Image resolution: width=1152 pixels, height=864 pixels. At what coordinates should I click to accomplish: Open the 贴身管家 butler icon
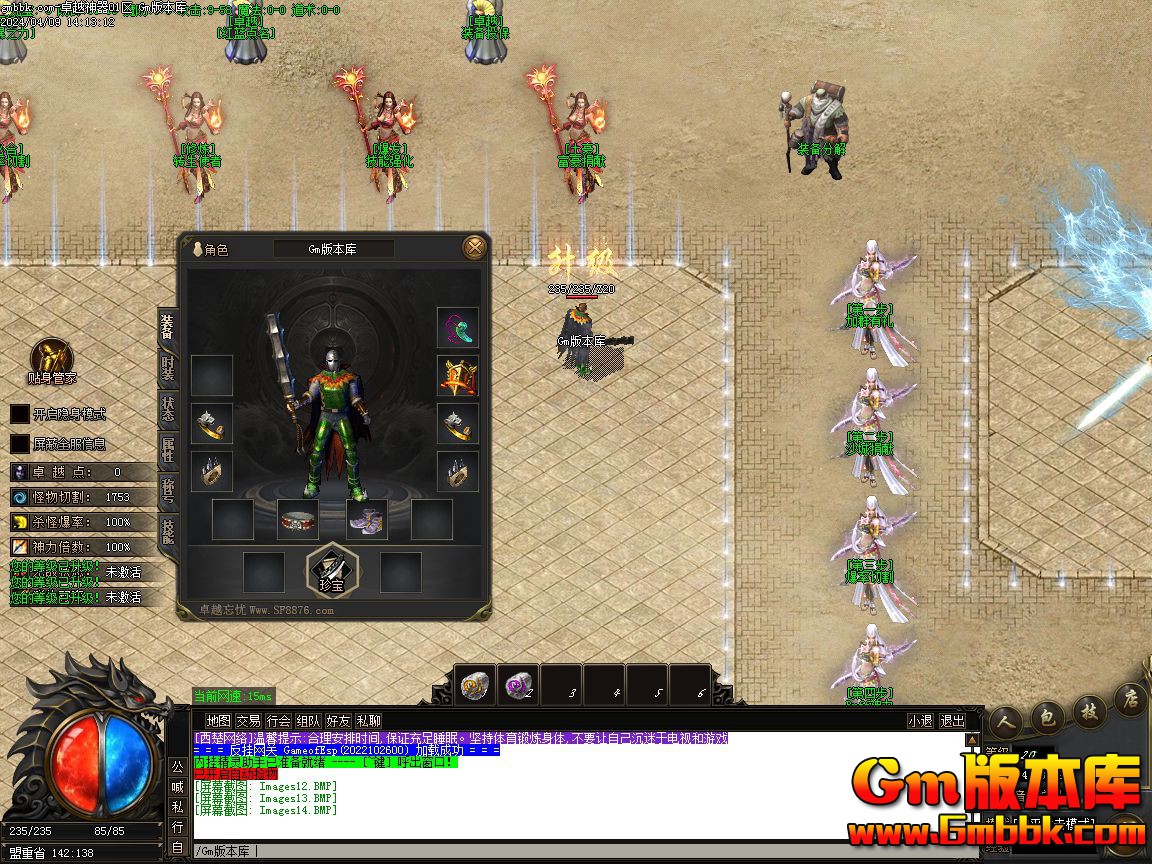coord(51,359)
